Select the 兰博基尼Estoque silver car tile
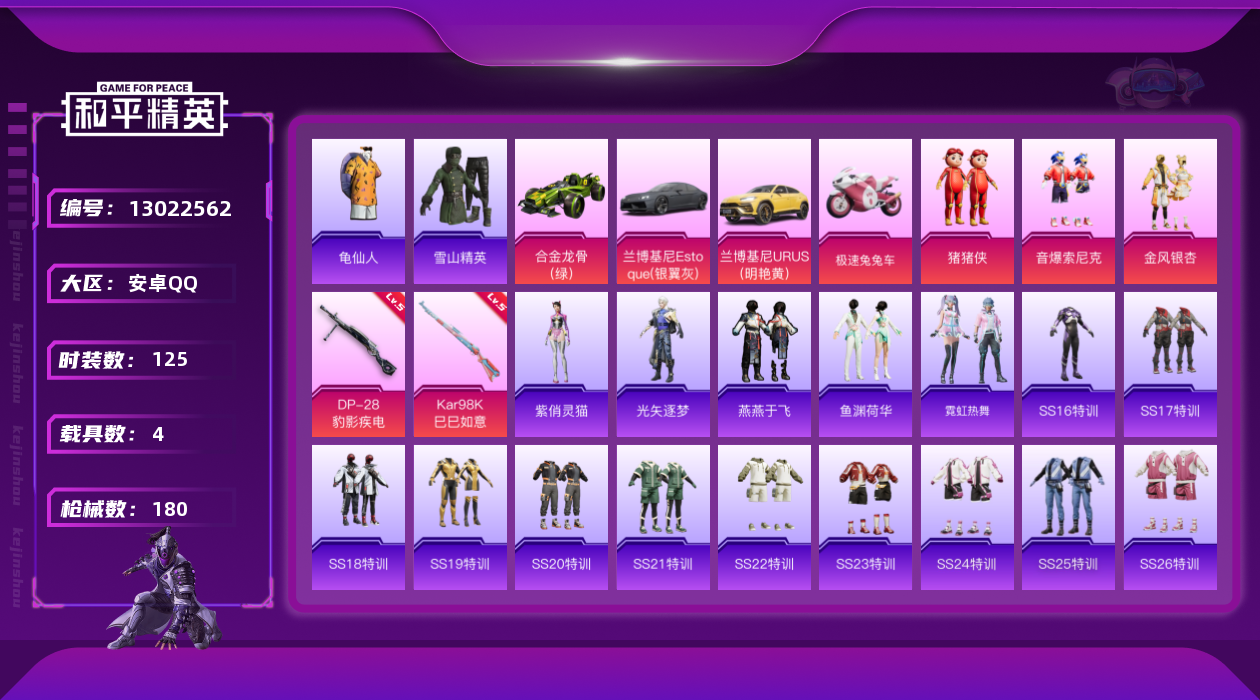Viewport: 1260px width, 700px height. [663, 210]
